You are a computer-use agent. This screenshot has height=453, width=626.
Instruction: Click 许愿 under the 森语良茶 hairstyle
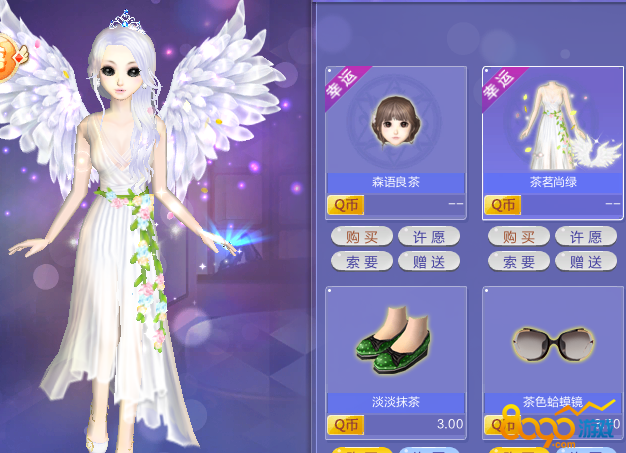point(429,237)
